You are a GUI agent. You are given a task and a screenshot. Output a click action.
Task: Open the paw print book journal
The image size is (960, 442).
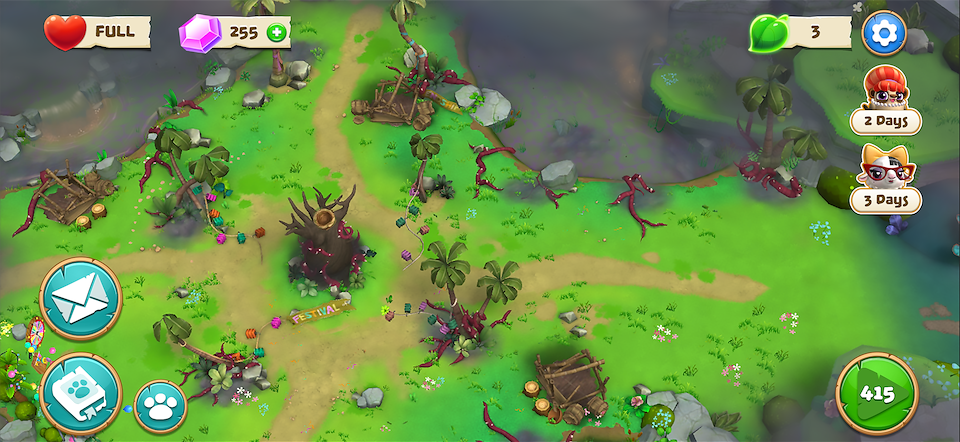[80, 394]
